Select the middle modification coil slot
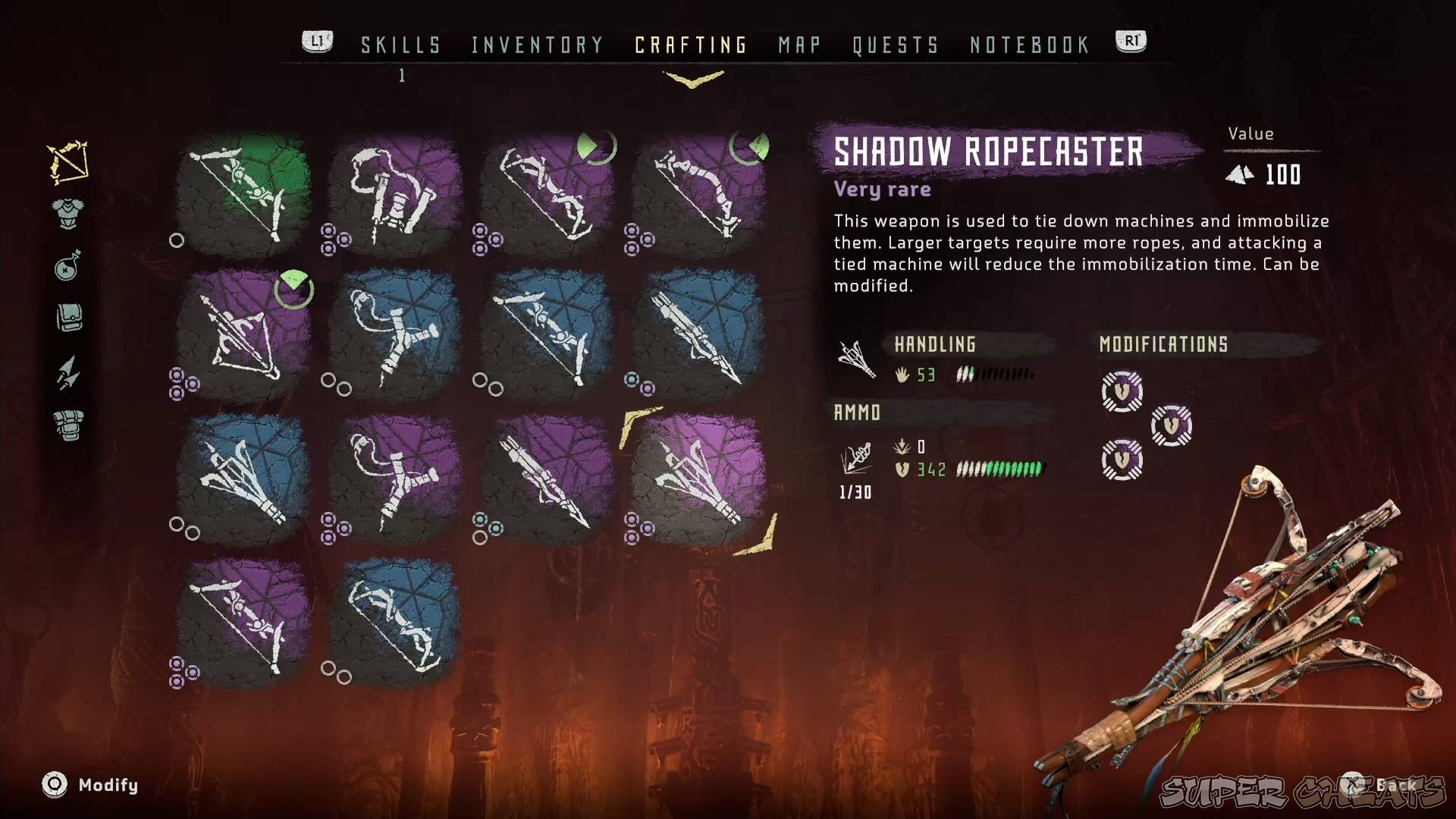 [1172, 426]
